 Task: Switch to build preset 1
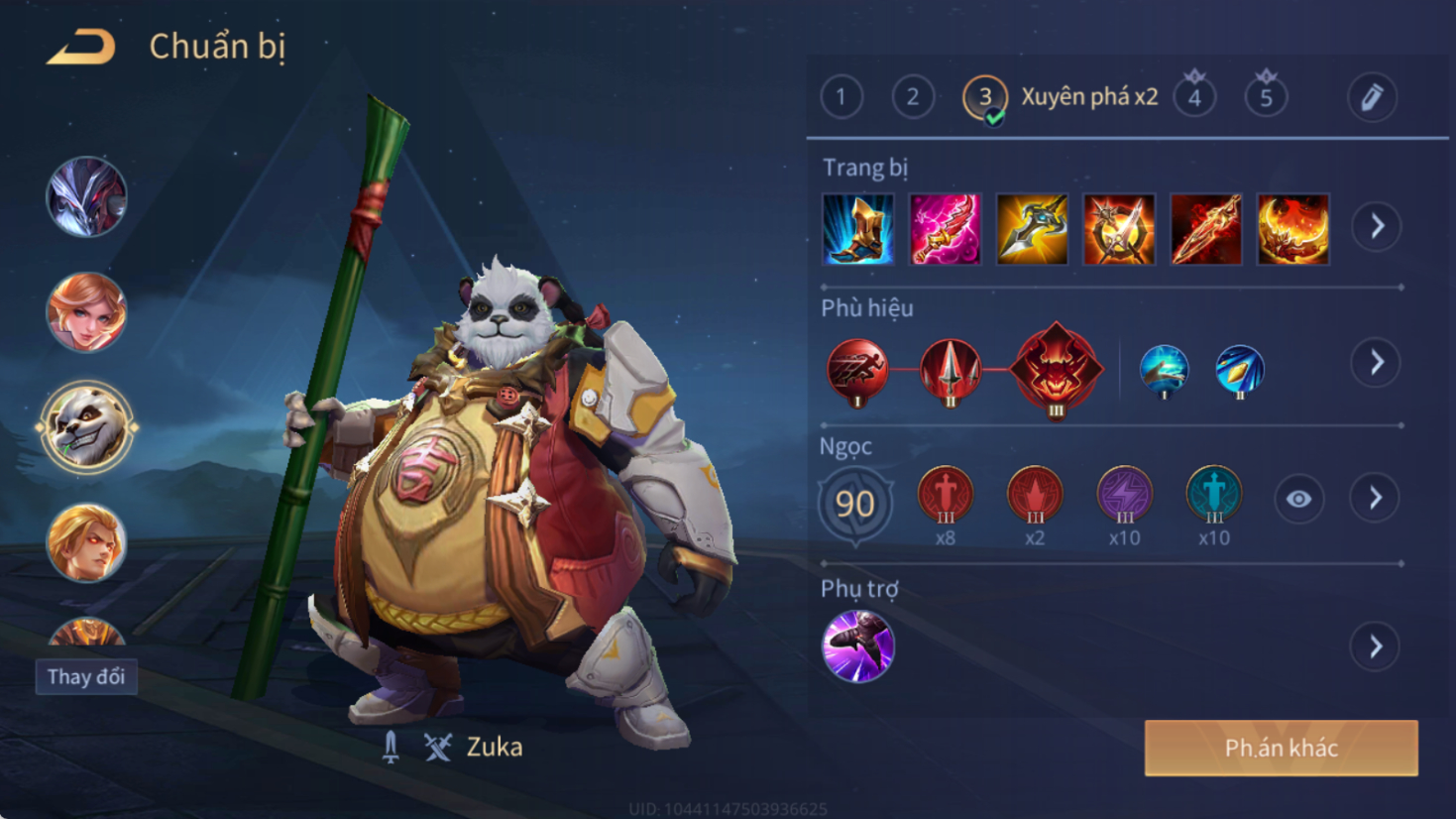[841, 97]
